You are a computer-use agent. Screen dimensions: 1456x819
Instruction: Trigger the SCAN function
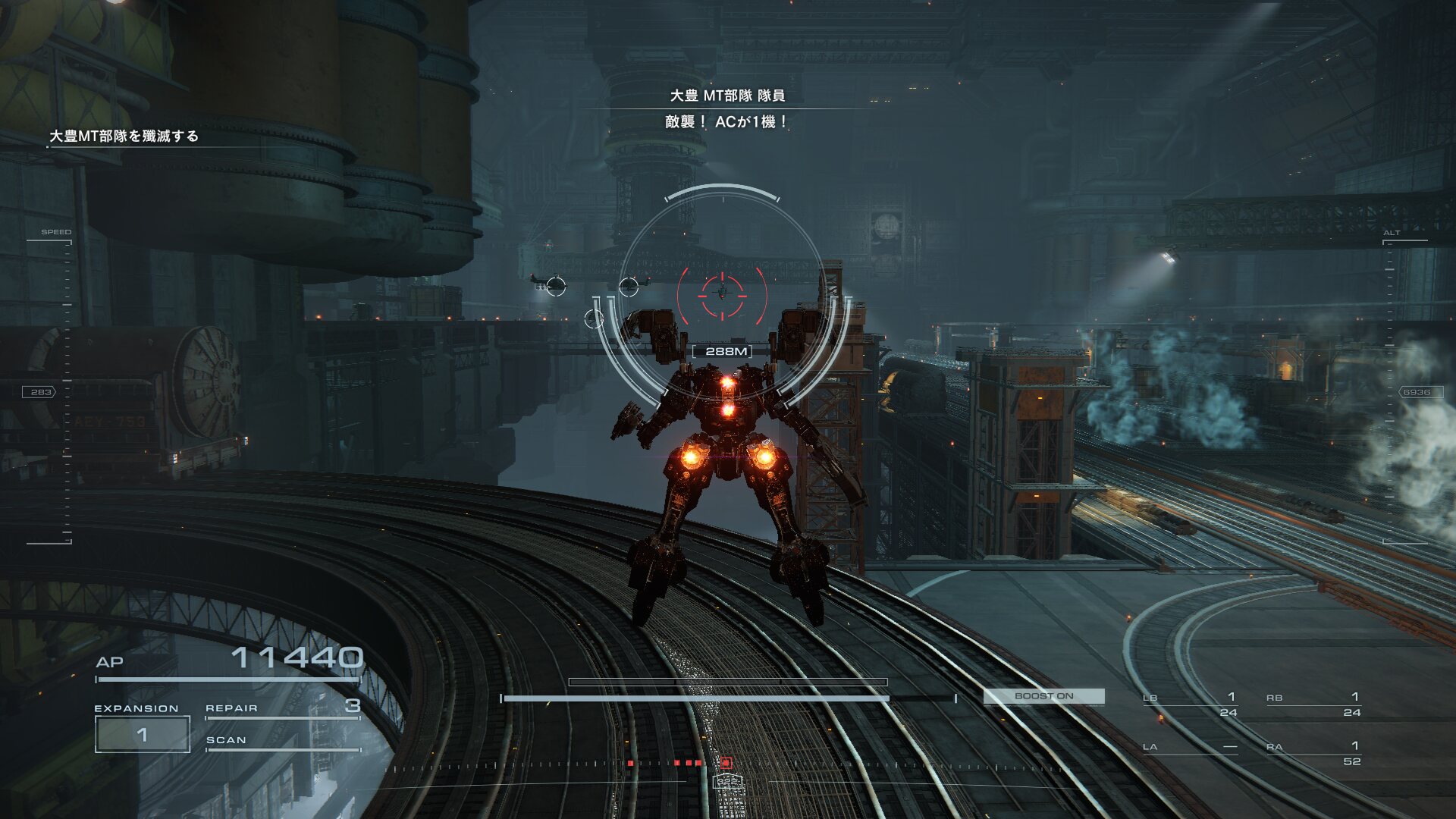282,740
